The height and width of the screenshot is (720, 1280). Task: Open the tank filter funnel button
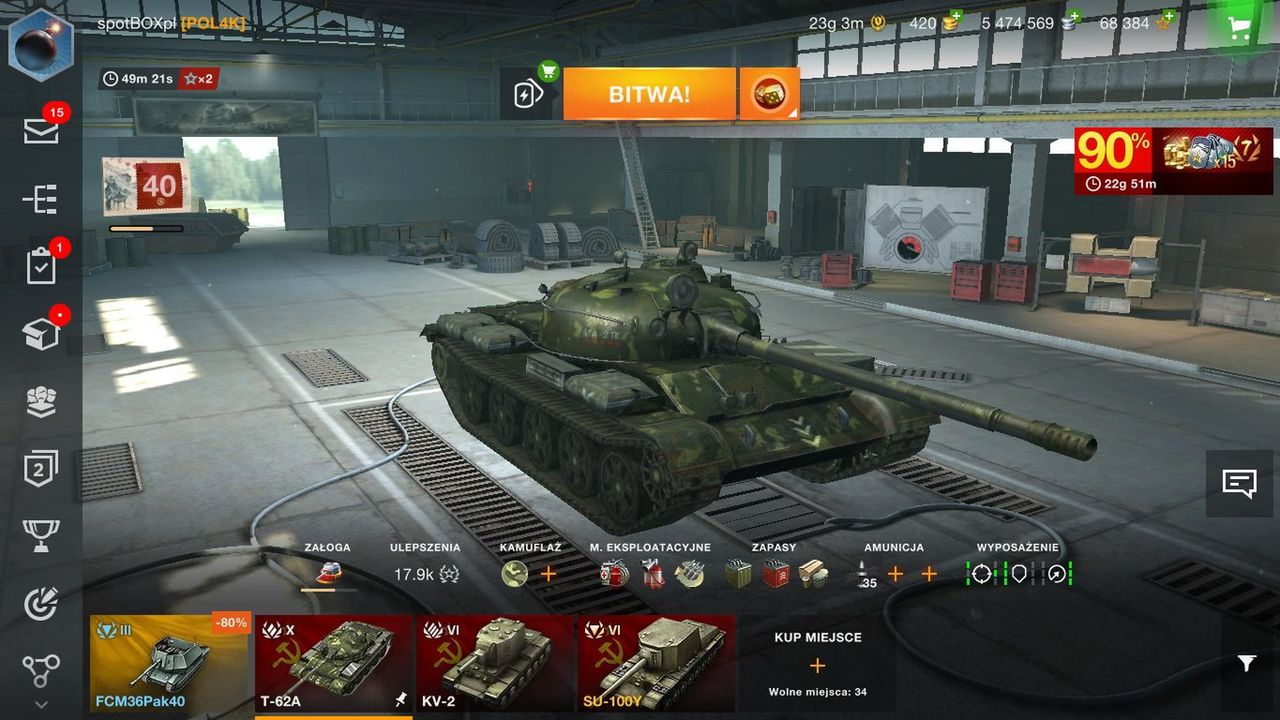pos(1246,663)
